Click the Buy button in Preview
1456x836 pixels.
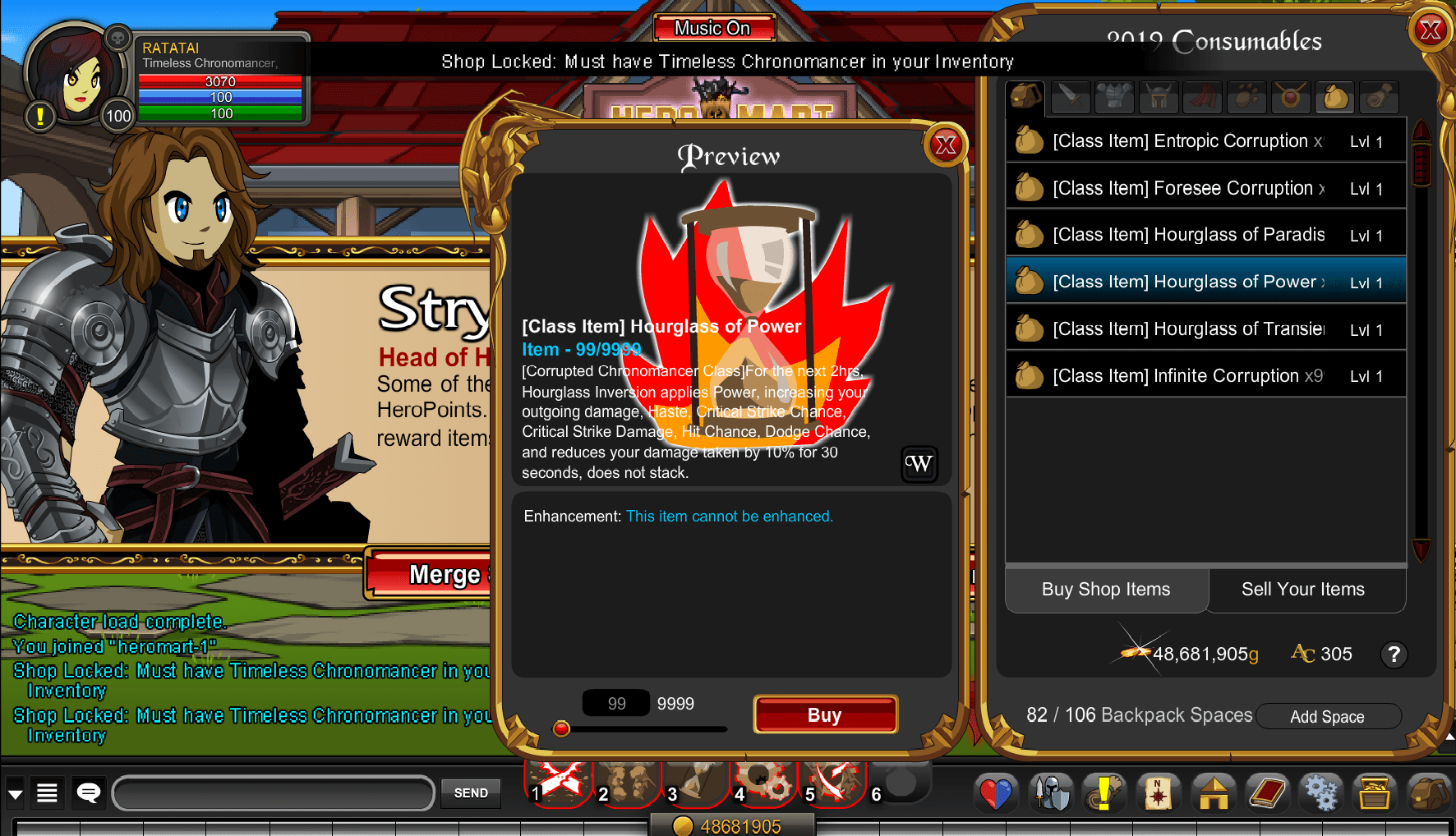coord(825,714)
